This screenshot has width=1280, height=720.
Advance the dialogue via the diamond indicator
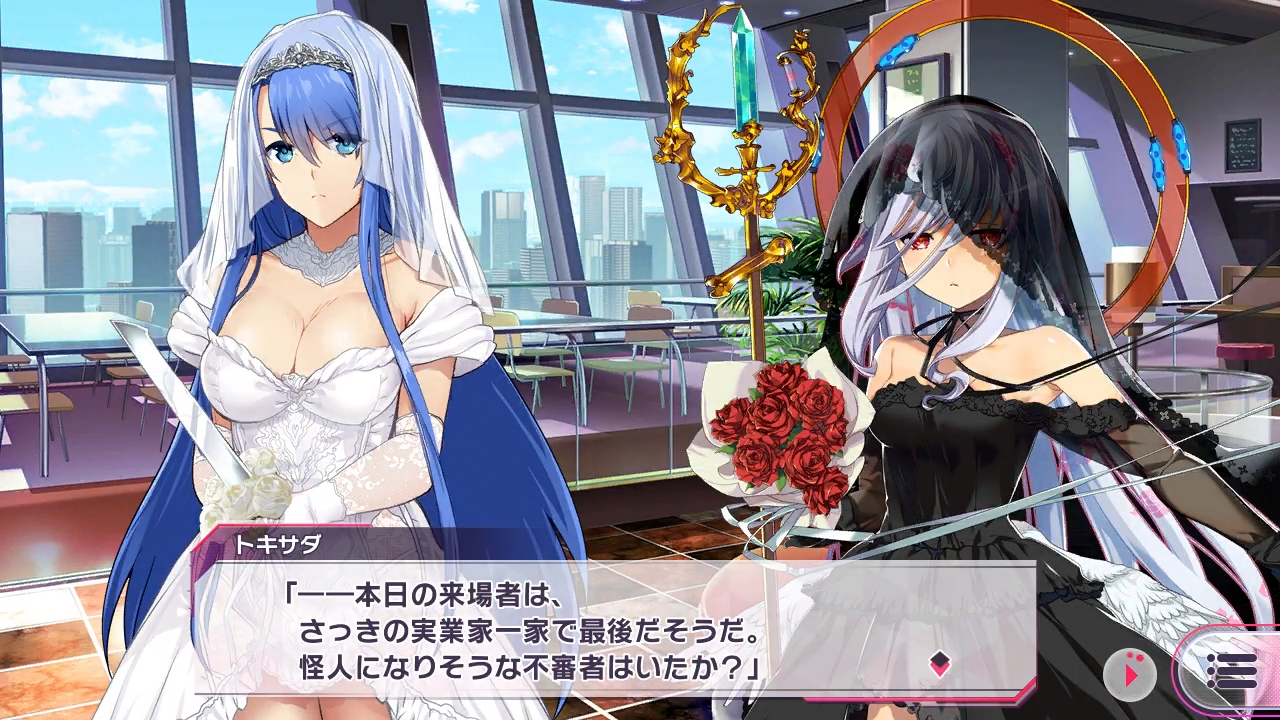click(939, 665)
